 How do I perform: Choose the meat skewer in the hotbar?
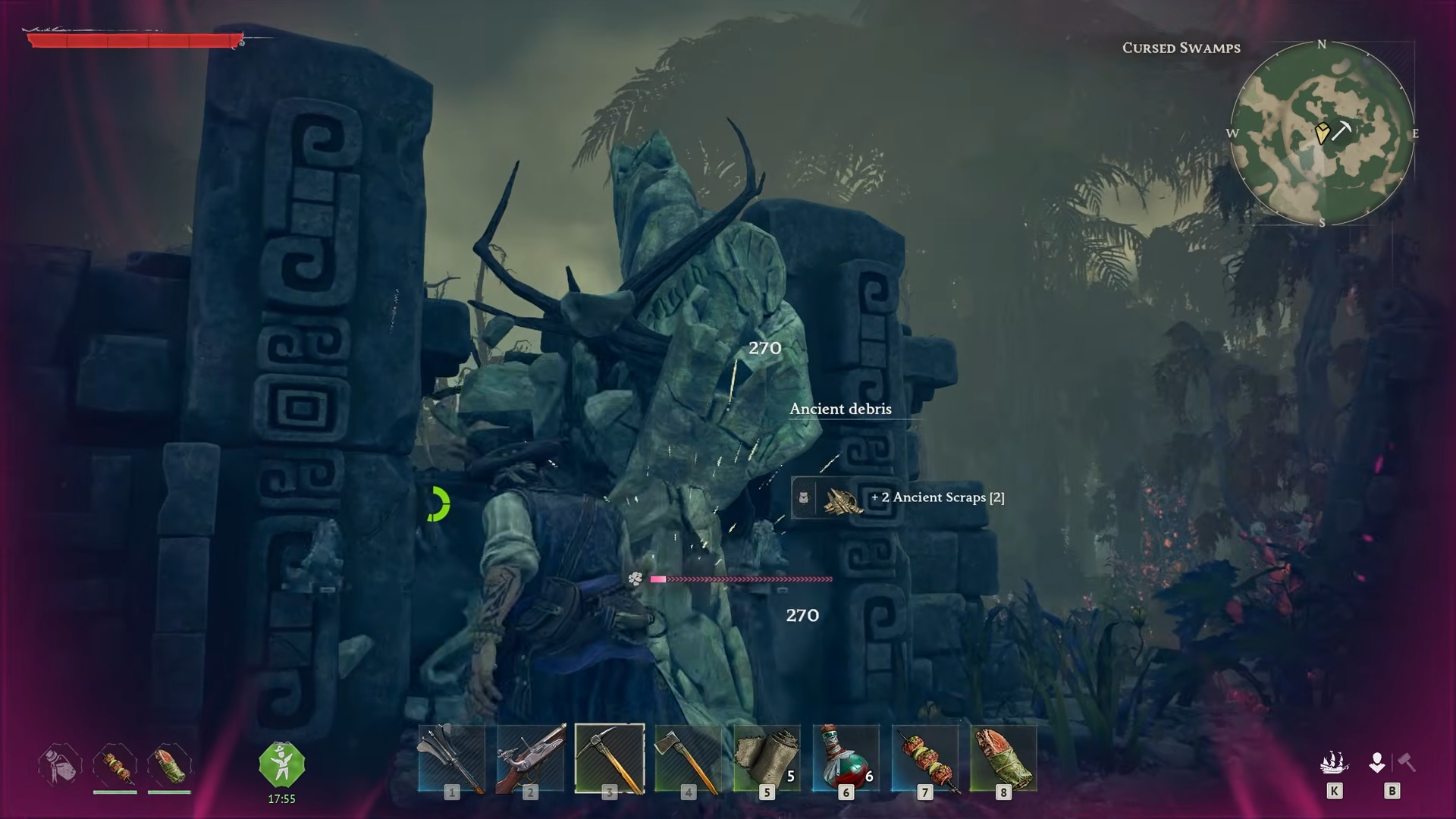pos(924,758)
